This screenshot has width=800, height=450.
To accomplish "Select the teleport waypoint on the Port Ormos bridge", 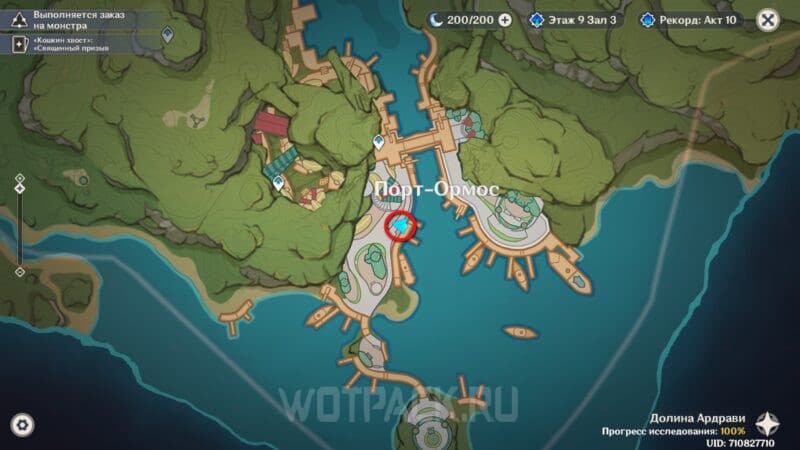I will tap(379, 142).
